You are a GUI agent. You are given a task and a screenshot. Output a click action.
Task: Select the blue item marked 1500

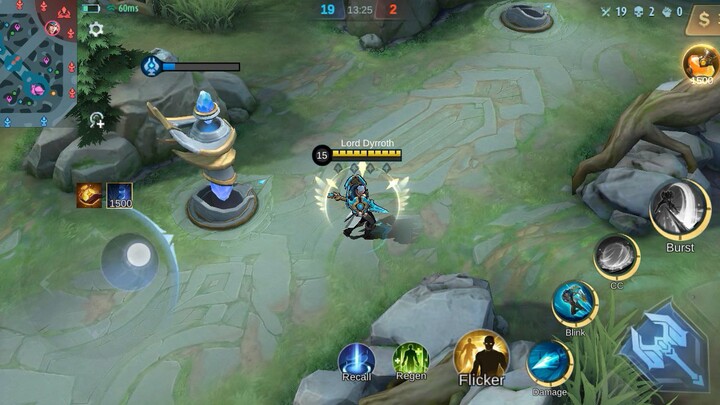pyautogui.click(x=120, y=196)
